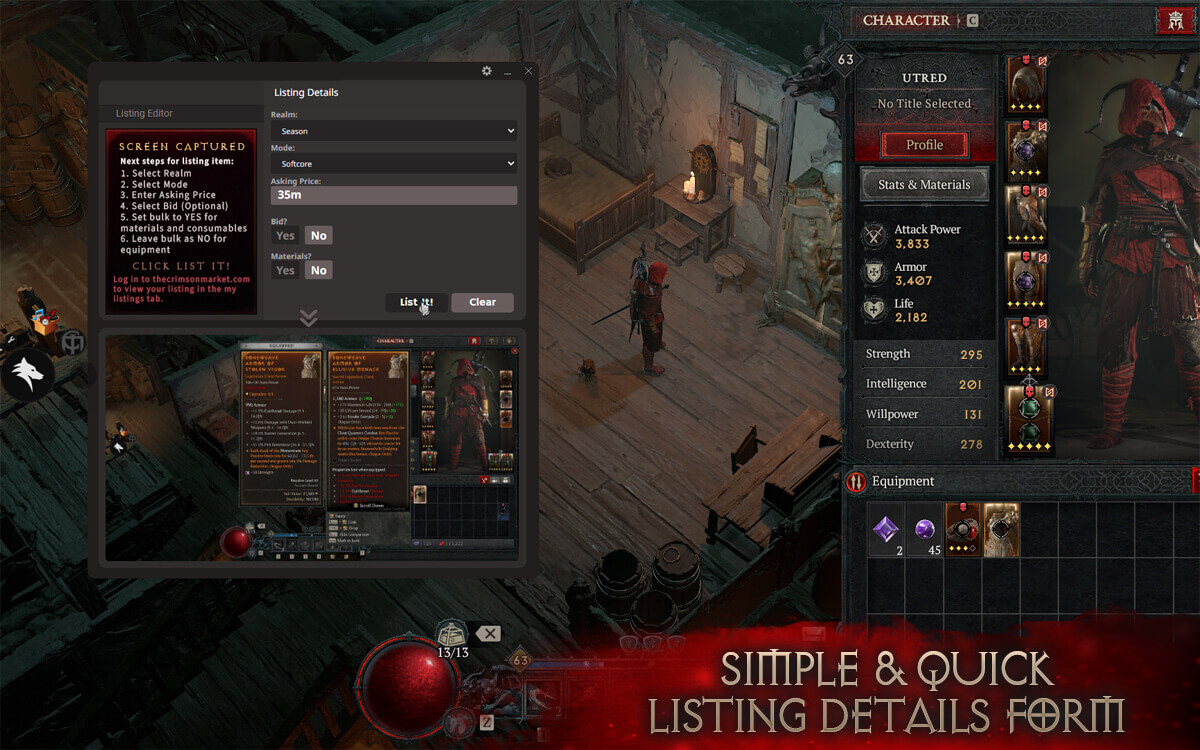The width and height of the screenshot is (1200, 750).
Task: Show Stats & Materials panel
Action: click(x=924, y=185)
